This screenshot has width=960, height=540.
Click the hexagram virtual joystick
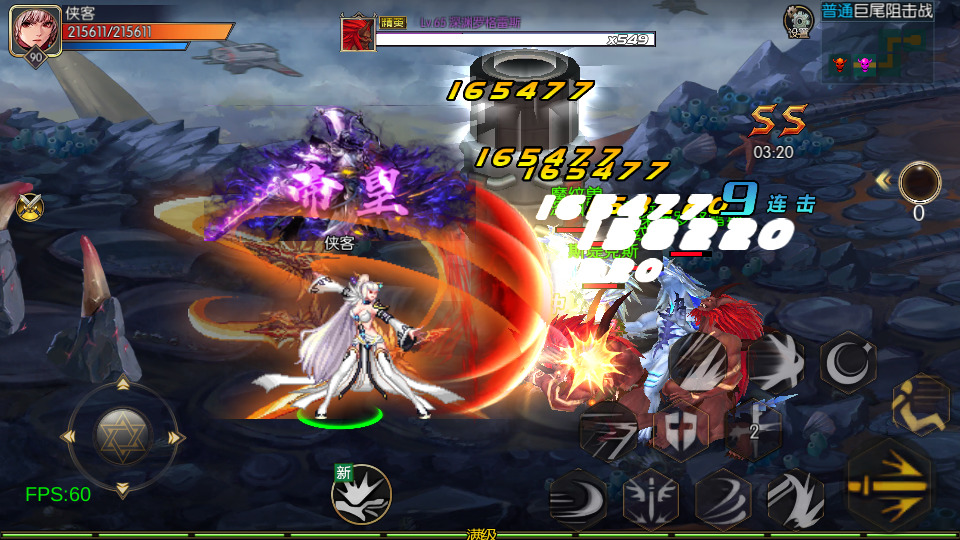coord(122,435)
